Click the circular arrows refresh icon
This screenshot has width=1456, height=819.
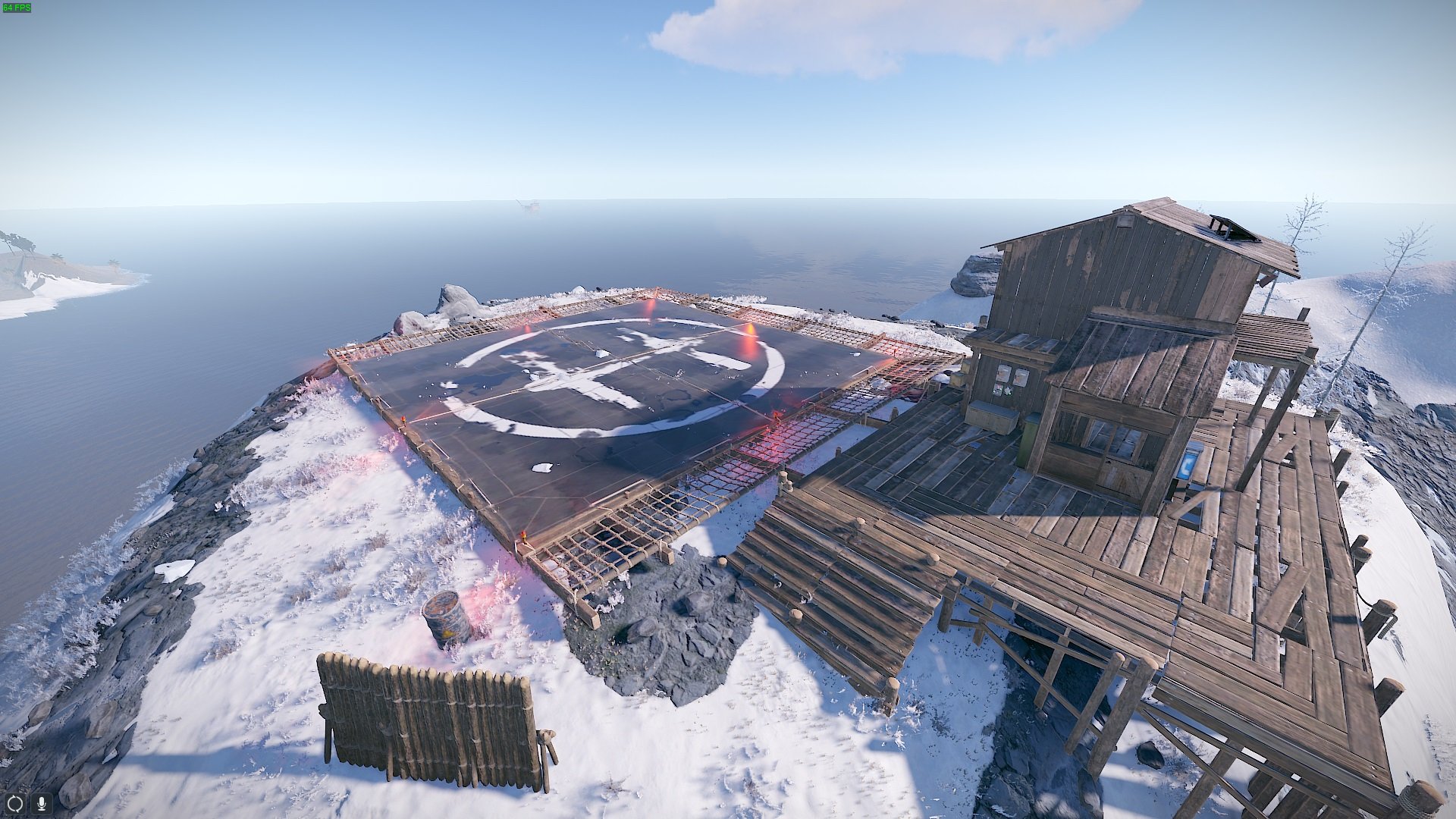point(15,802)
